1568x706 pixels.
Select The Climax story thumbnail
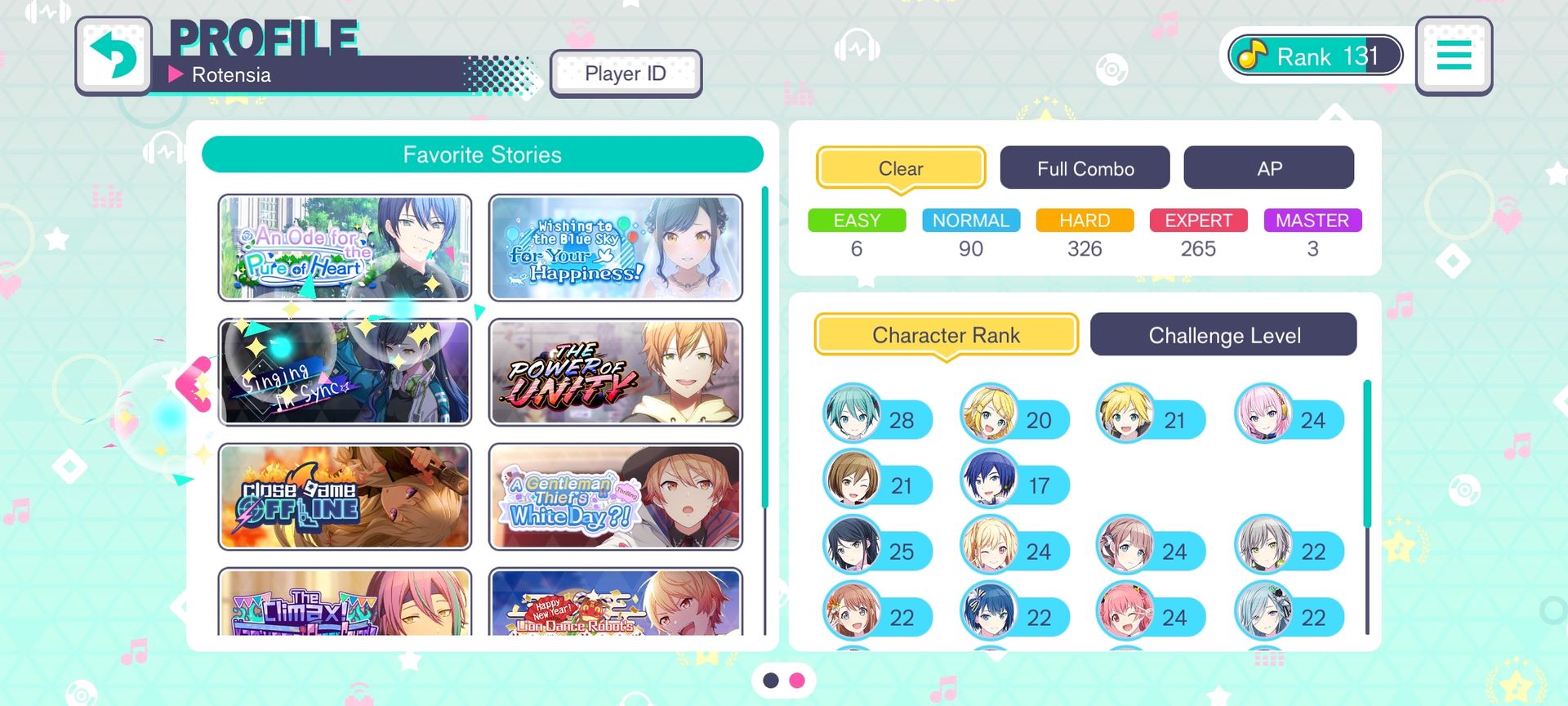click(345, 603)
